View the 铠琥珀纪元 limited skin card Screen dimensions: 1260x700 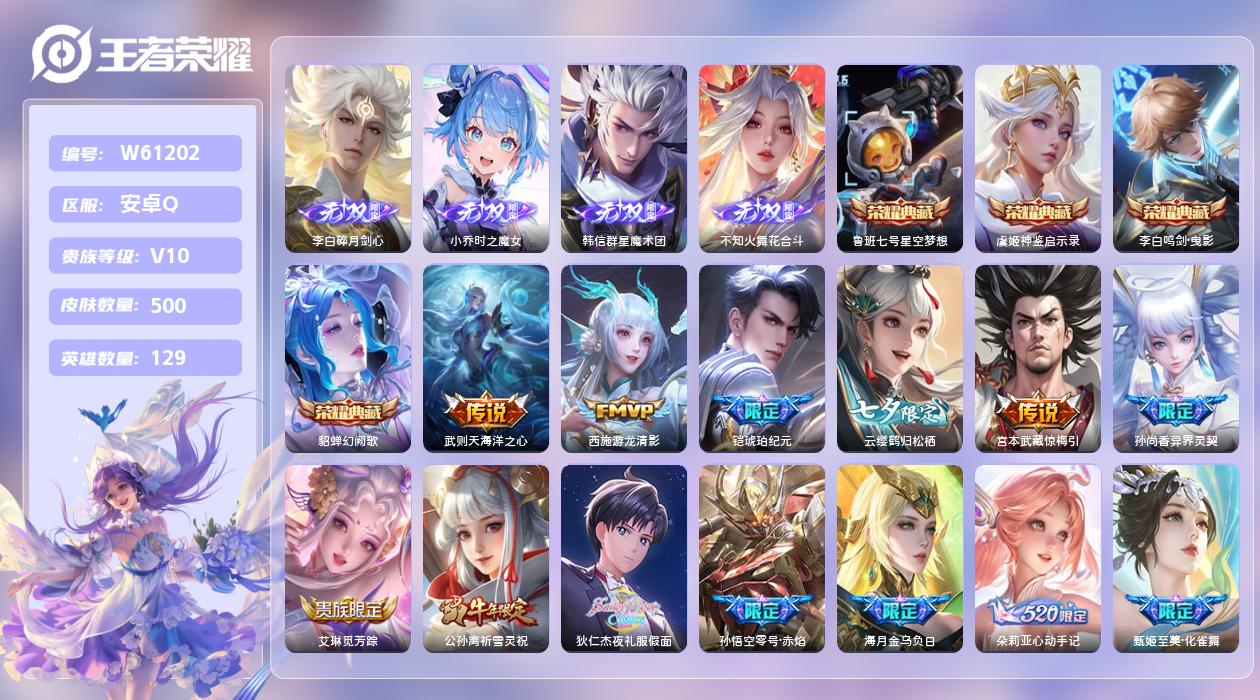(762, 358)
